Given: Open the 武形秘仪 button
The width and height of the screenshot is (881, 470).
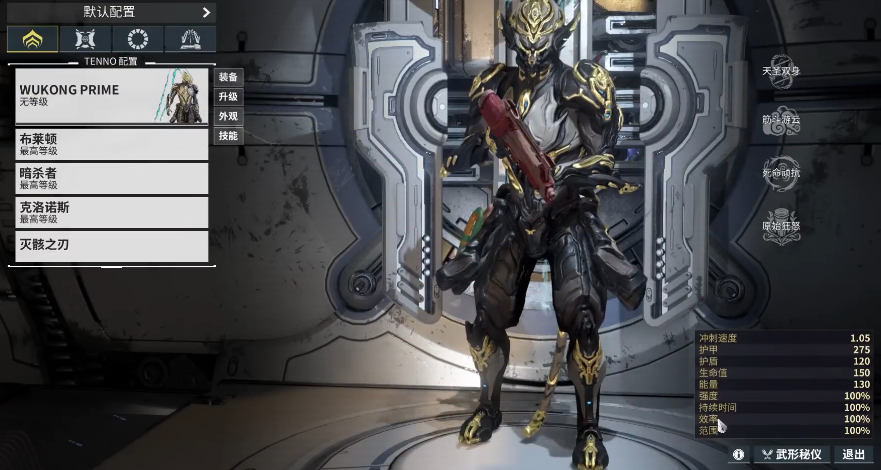Looking at the screenshot, I should point(791,454).
